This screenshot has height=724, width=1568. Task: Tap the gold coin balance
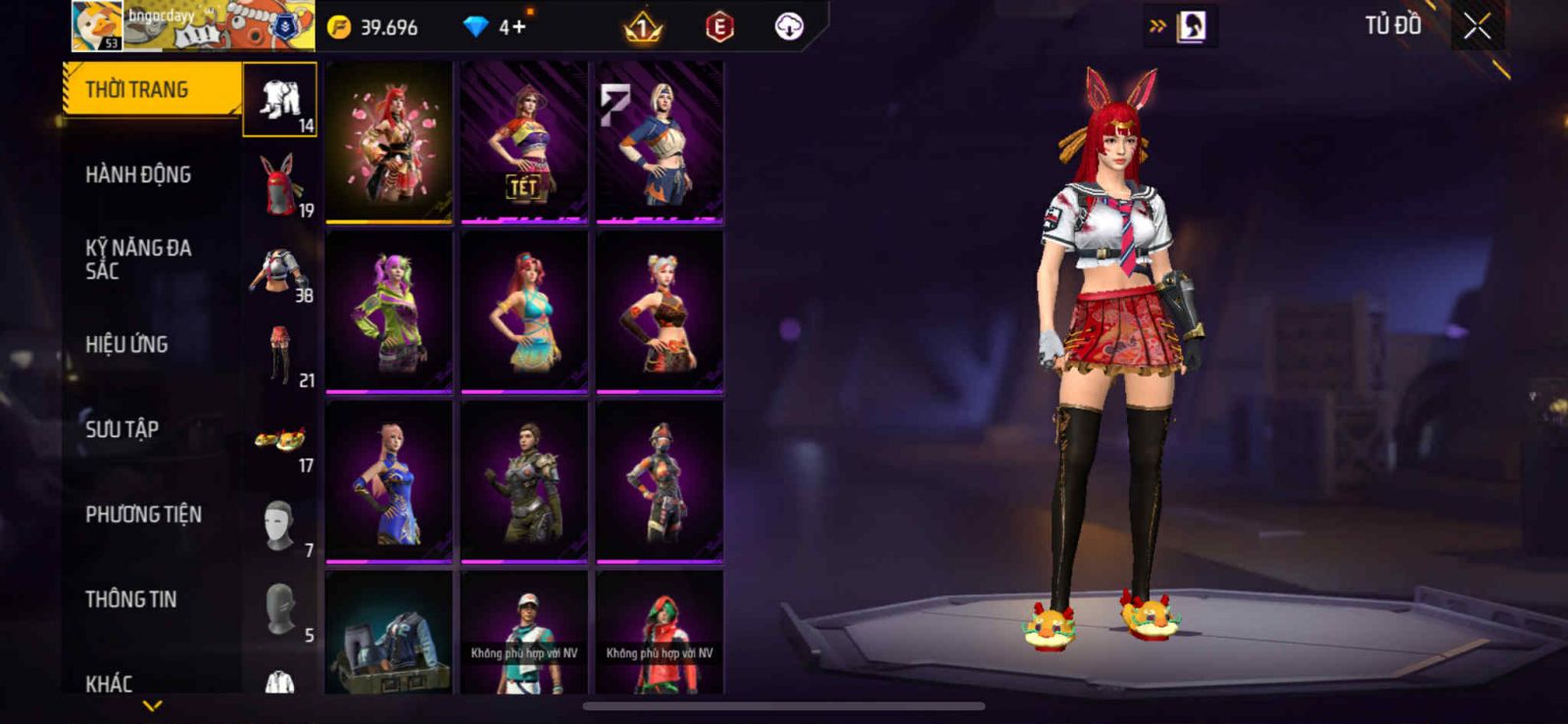373,27
